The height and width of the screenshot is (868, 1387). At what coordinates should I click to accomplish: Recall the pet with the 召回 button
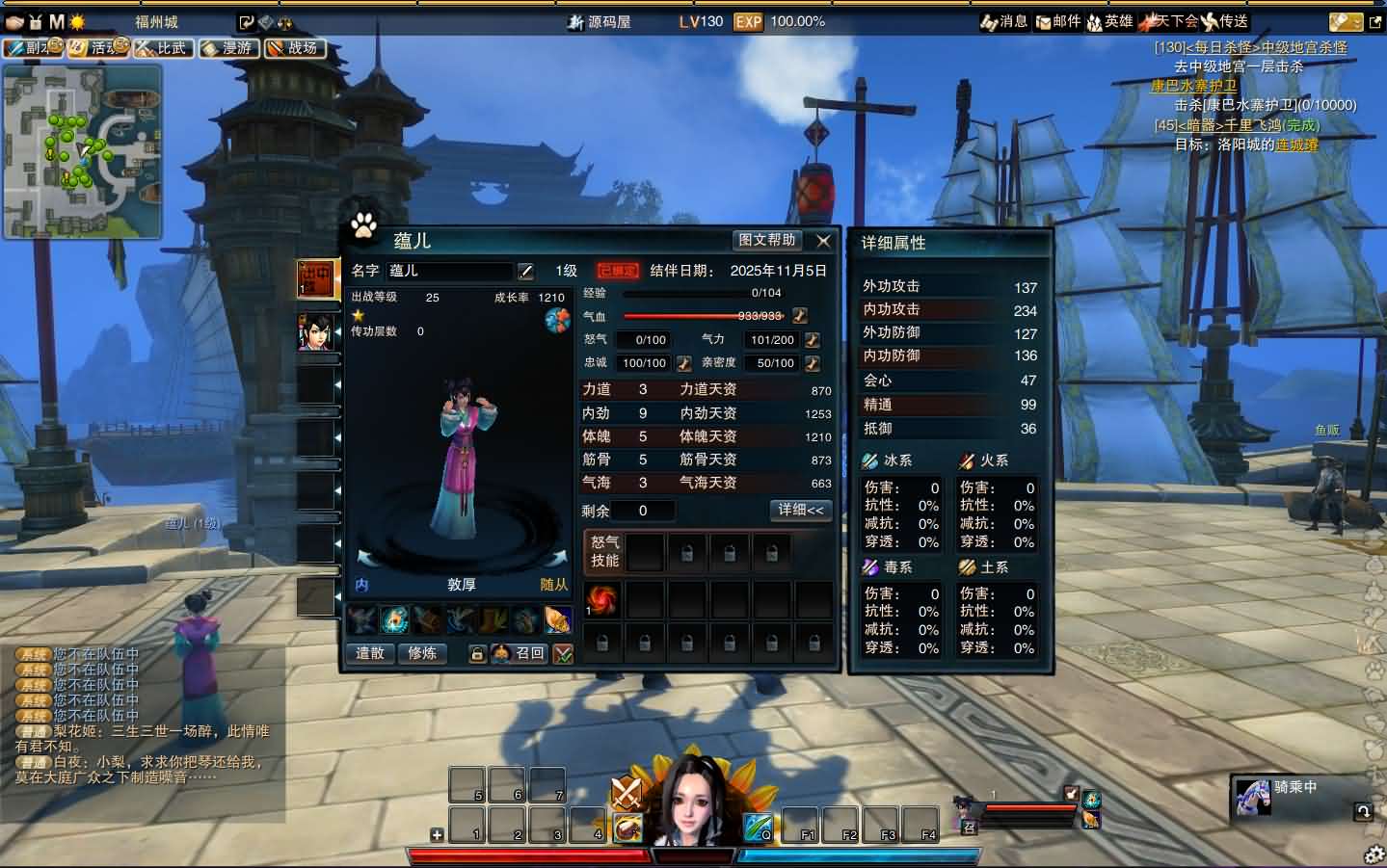click(x=520, y=653)
